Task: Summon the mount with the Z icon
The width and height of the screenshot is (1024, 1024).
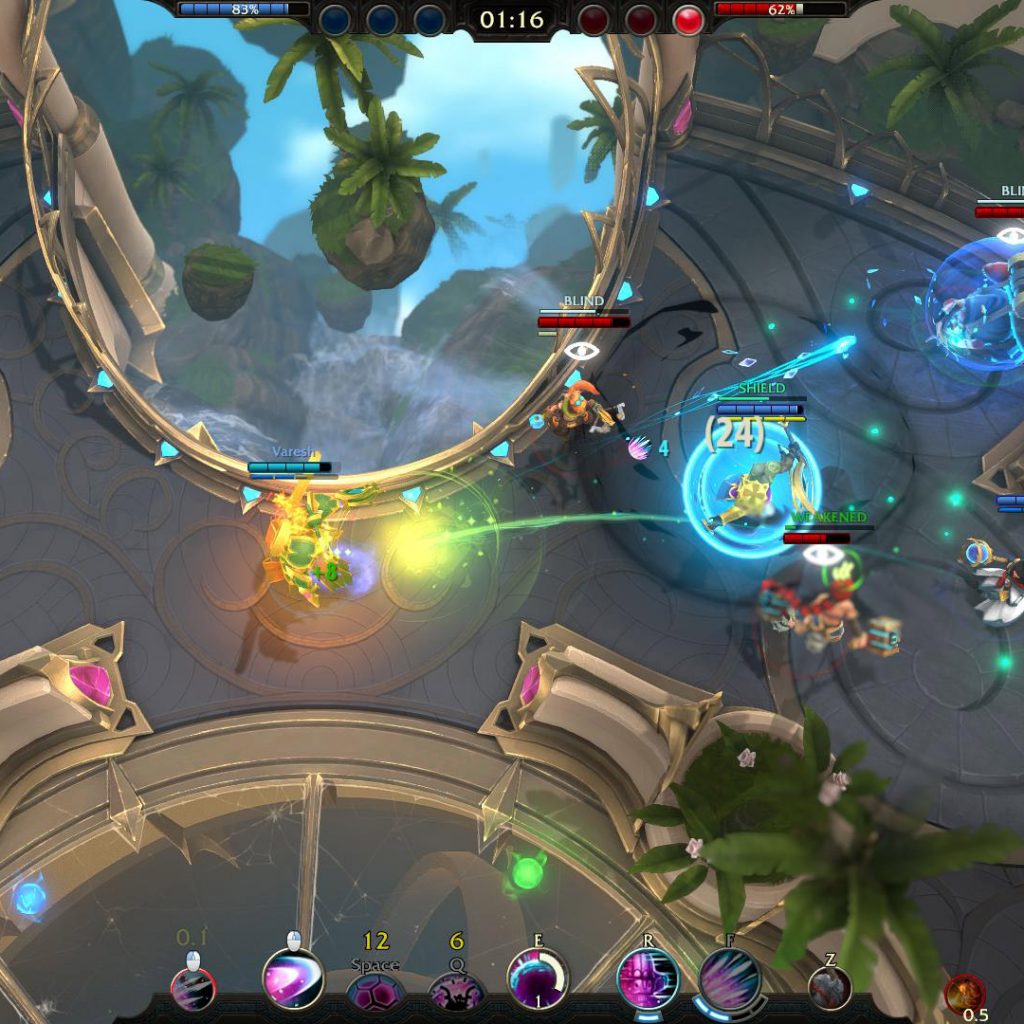Action: click(830, 988)
